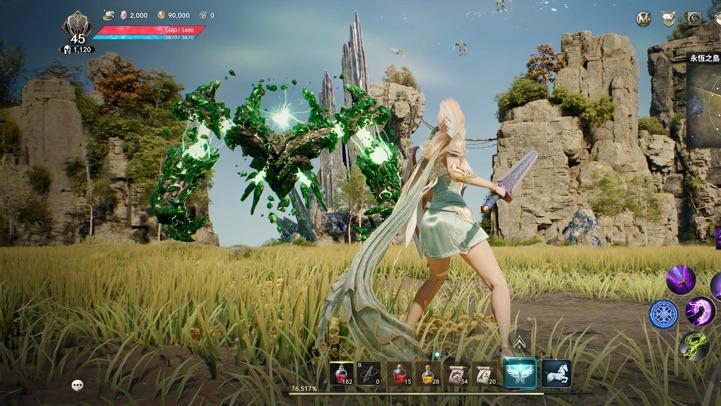Cast the purple dragon swirl skill

coord(700,312)
